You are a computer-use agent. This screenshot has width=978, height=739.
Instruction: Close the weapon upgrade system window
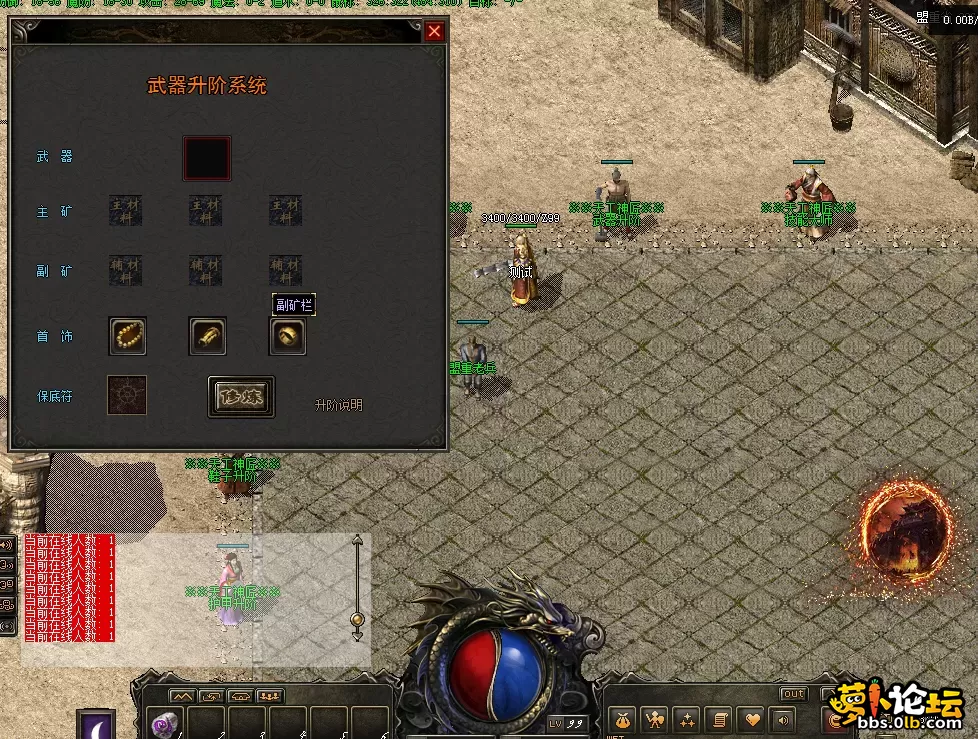pos(434,31)
